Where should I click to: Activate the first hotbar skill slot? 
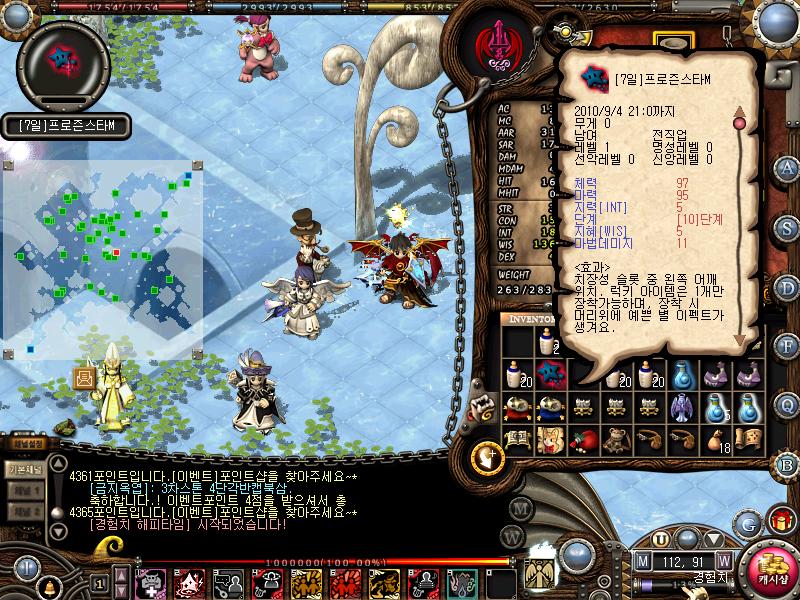click(x=150, y=581)
